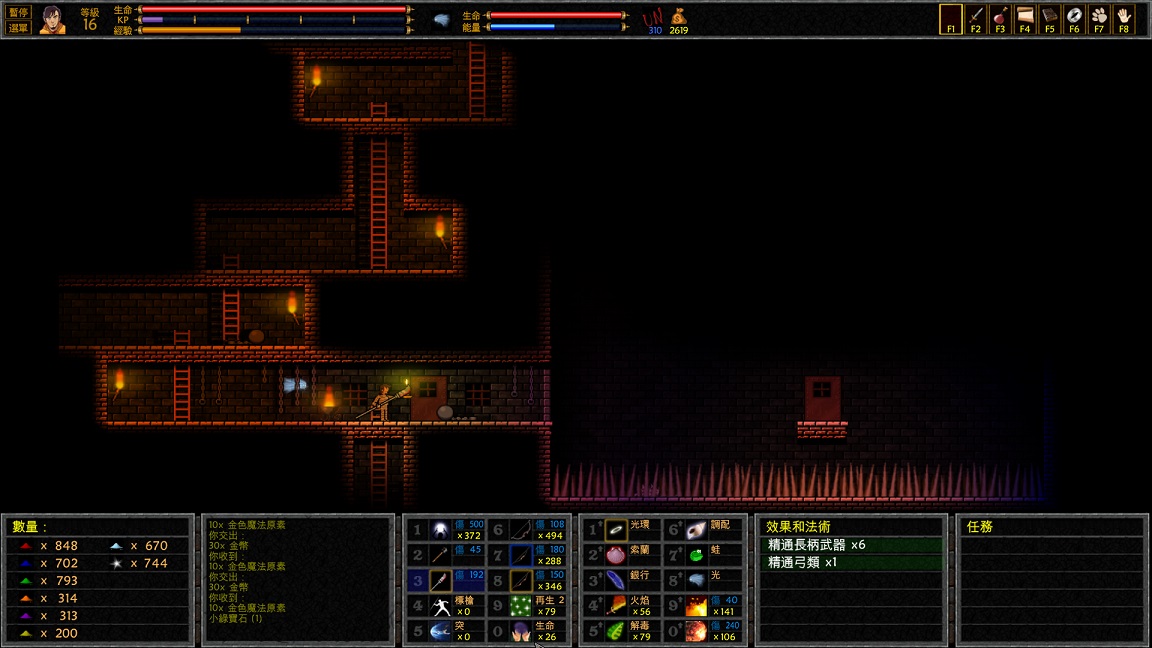Switch to the F3 potion tab

coord(1000,19)
